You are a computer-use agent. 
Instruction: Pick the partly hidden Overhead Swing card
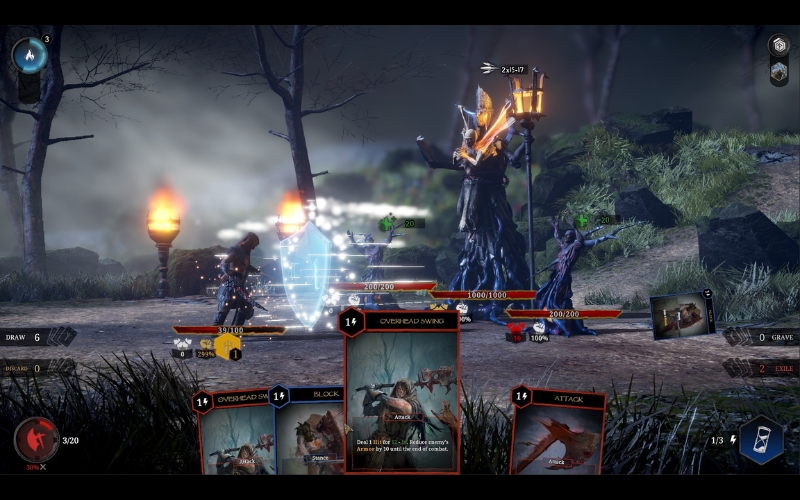pos(235,435)
